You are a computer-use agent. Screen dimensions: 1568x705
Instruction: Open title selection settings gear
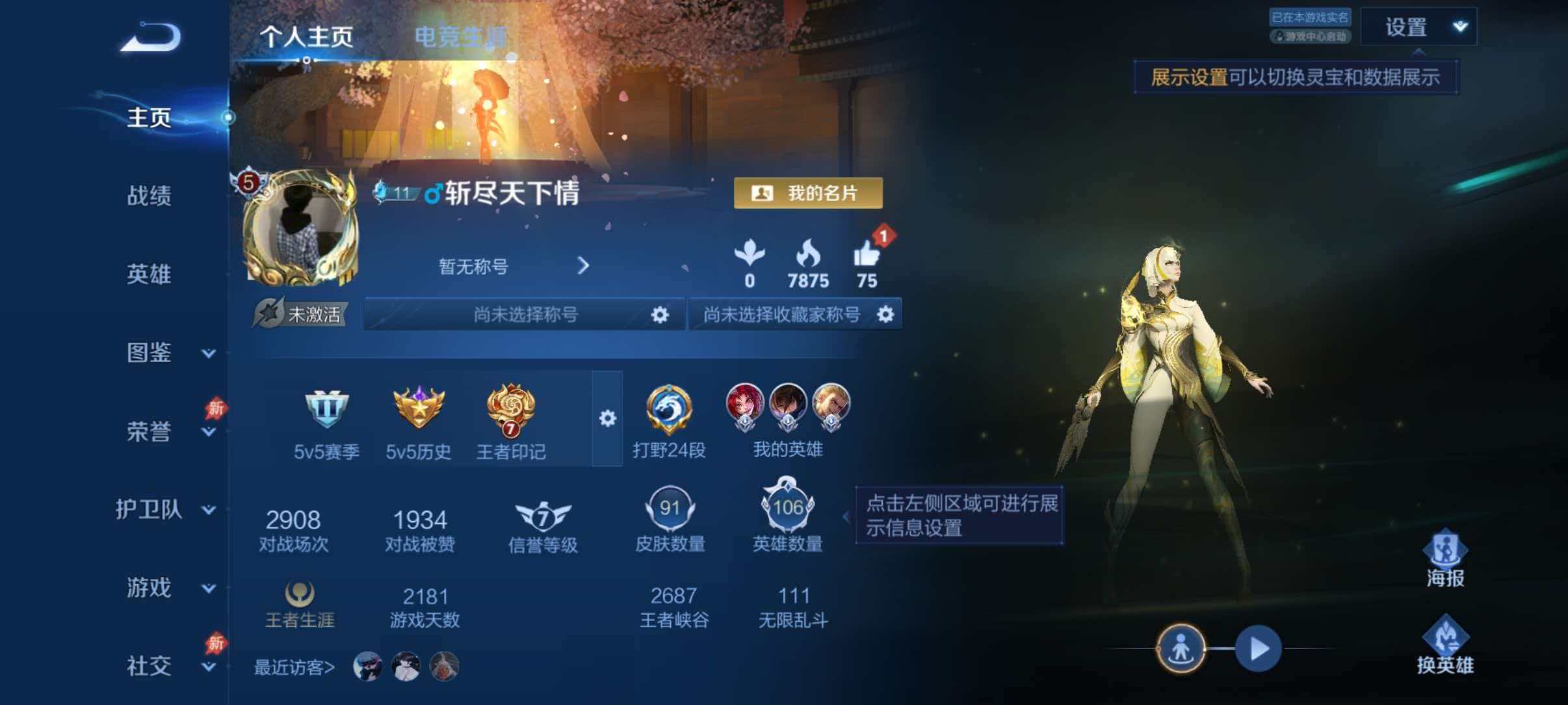[661, 315]
